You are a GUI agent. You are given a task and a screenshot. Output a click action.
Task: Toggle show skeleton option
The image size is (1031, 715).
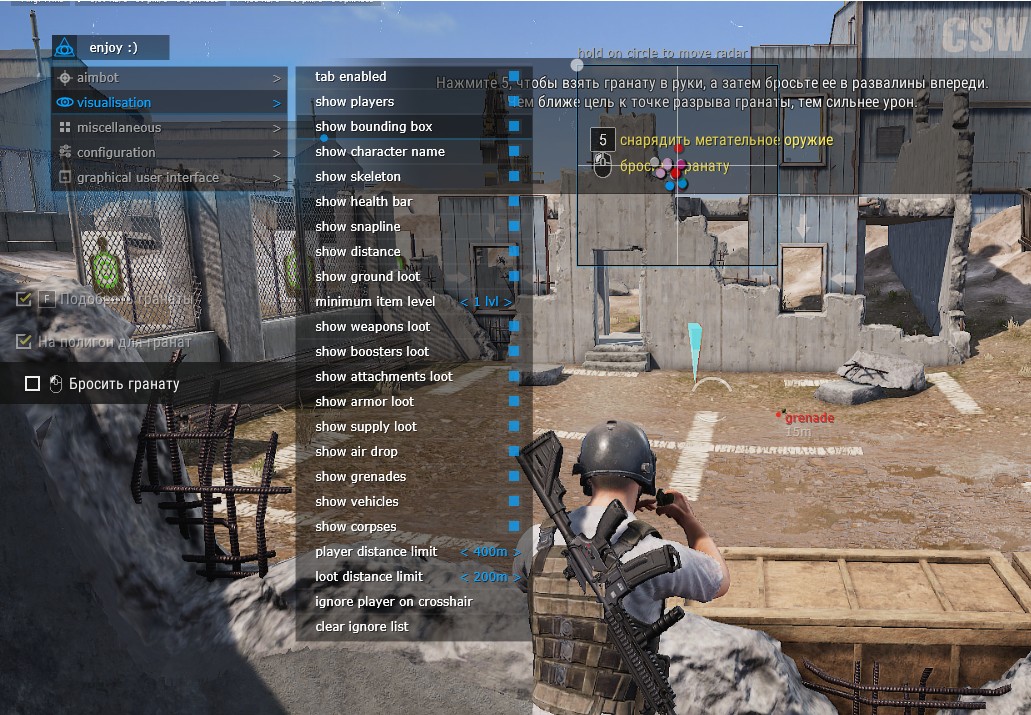pyautogui.click(x=513, y=177)
